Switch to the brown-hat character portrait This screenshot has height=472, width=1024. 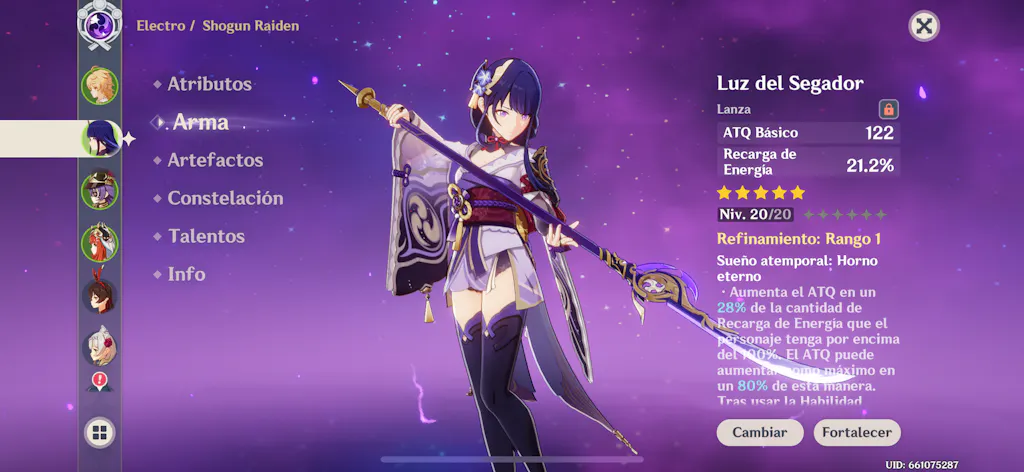click(x=100, y=190)
